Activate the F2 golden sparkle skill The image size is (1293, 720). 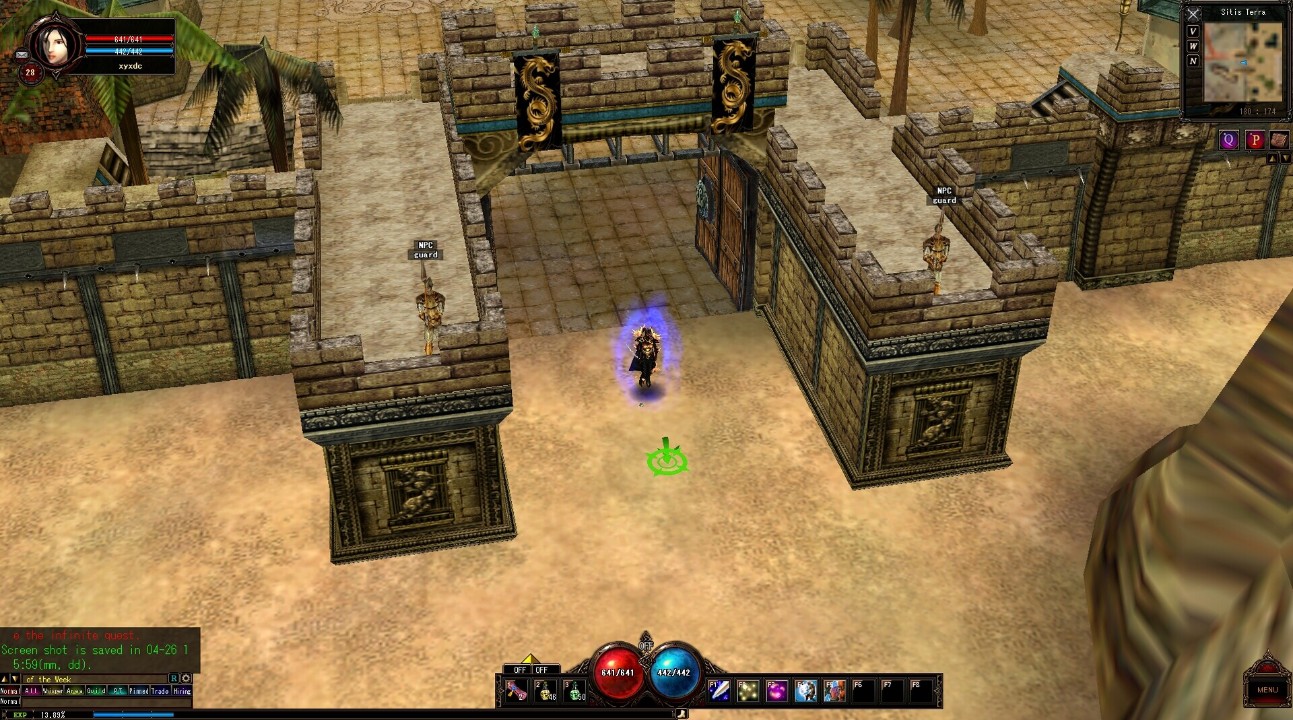click(x=747, y=691)
